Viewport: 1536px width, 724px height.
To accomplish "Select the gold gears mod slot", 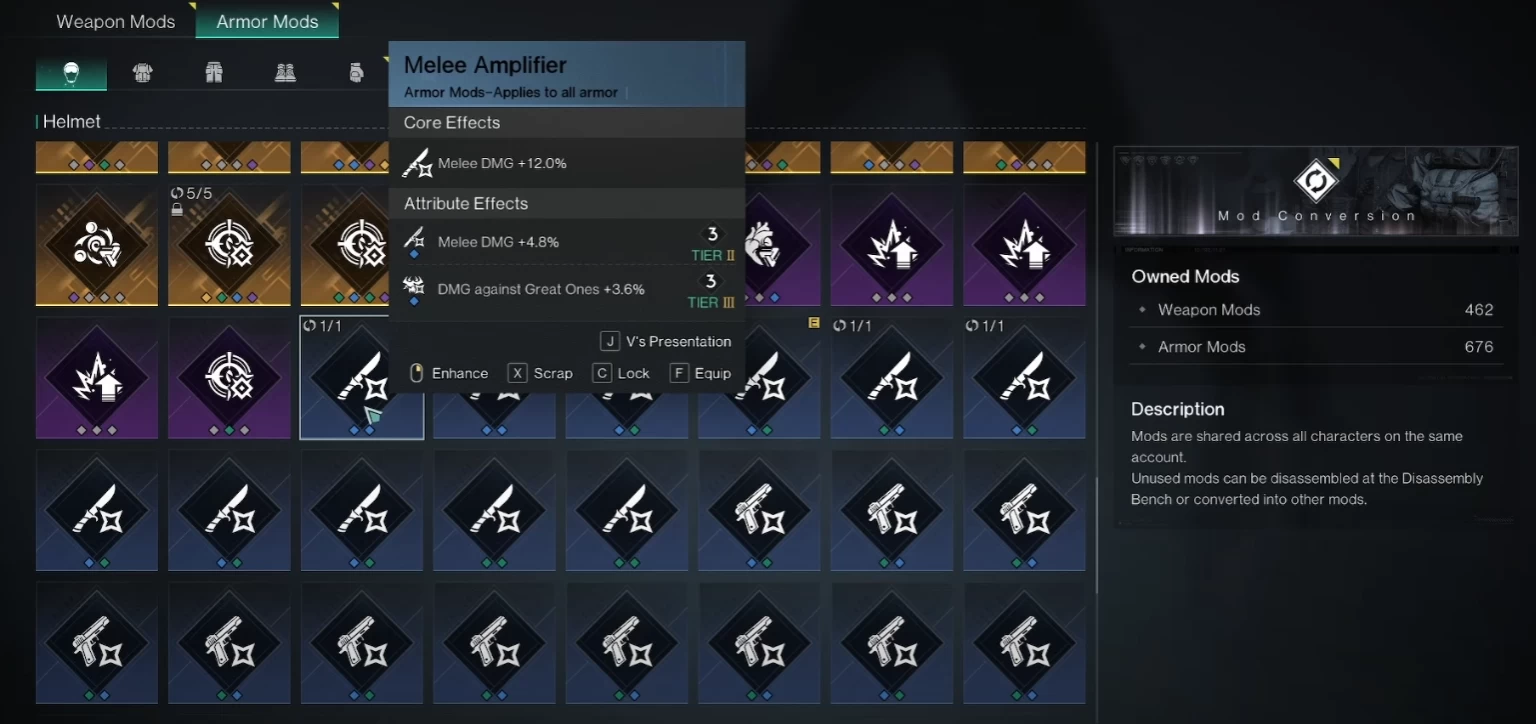I will (x=97, y=245).
